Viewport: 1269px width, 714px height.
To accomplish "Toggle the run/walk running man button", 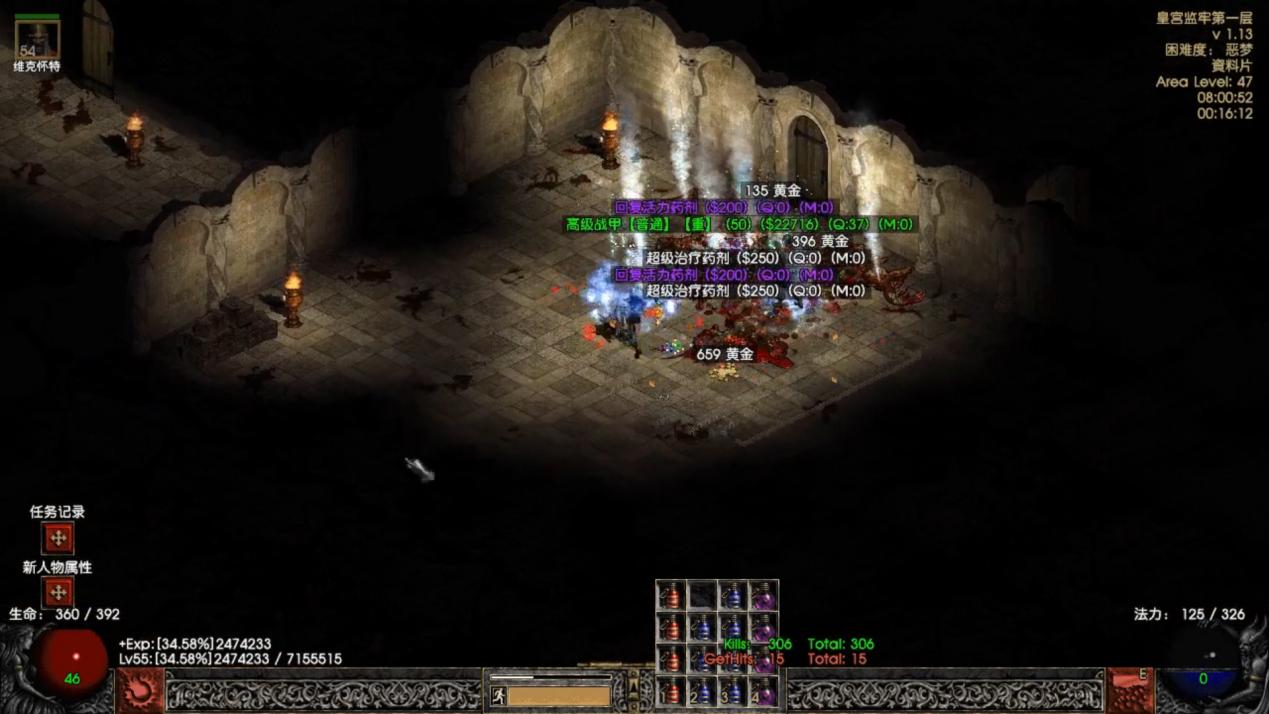I will (x=498, y=695).
